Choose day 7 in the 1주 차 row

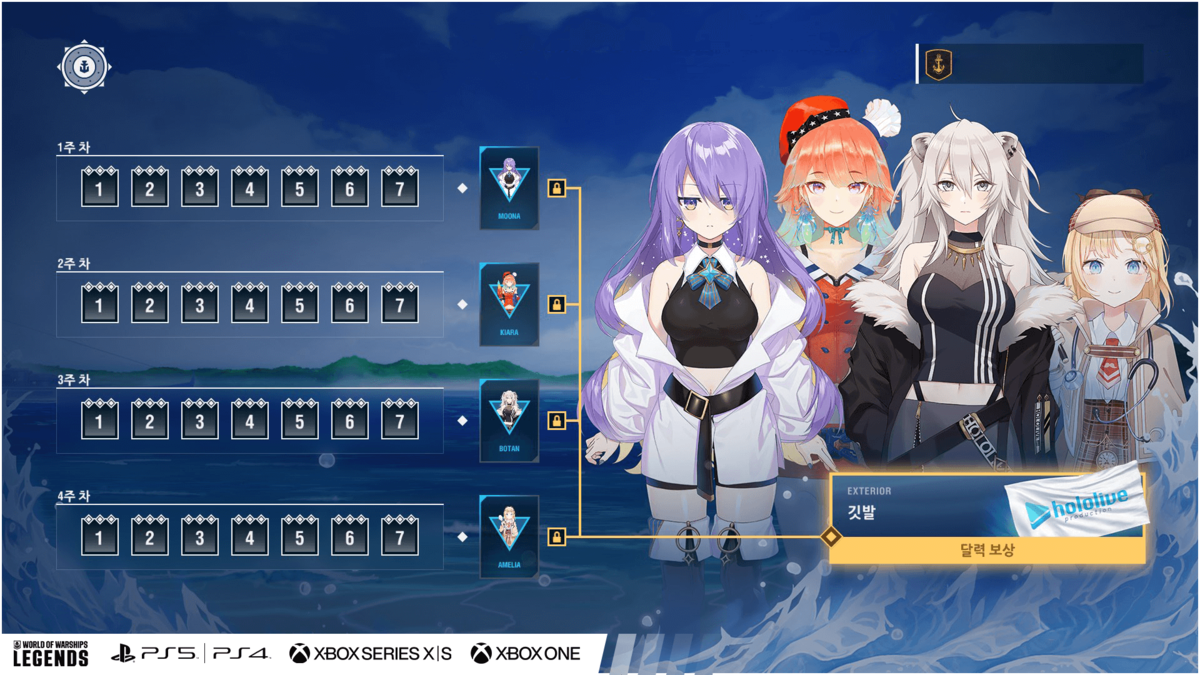[400, 188]
